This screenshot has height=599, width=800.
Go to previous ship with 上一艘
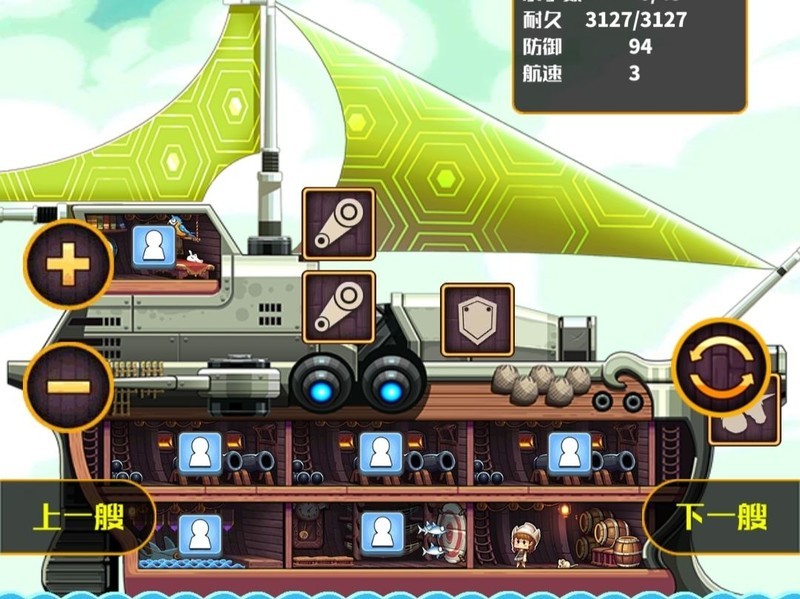click(x=78, y=519)
